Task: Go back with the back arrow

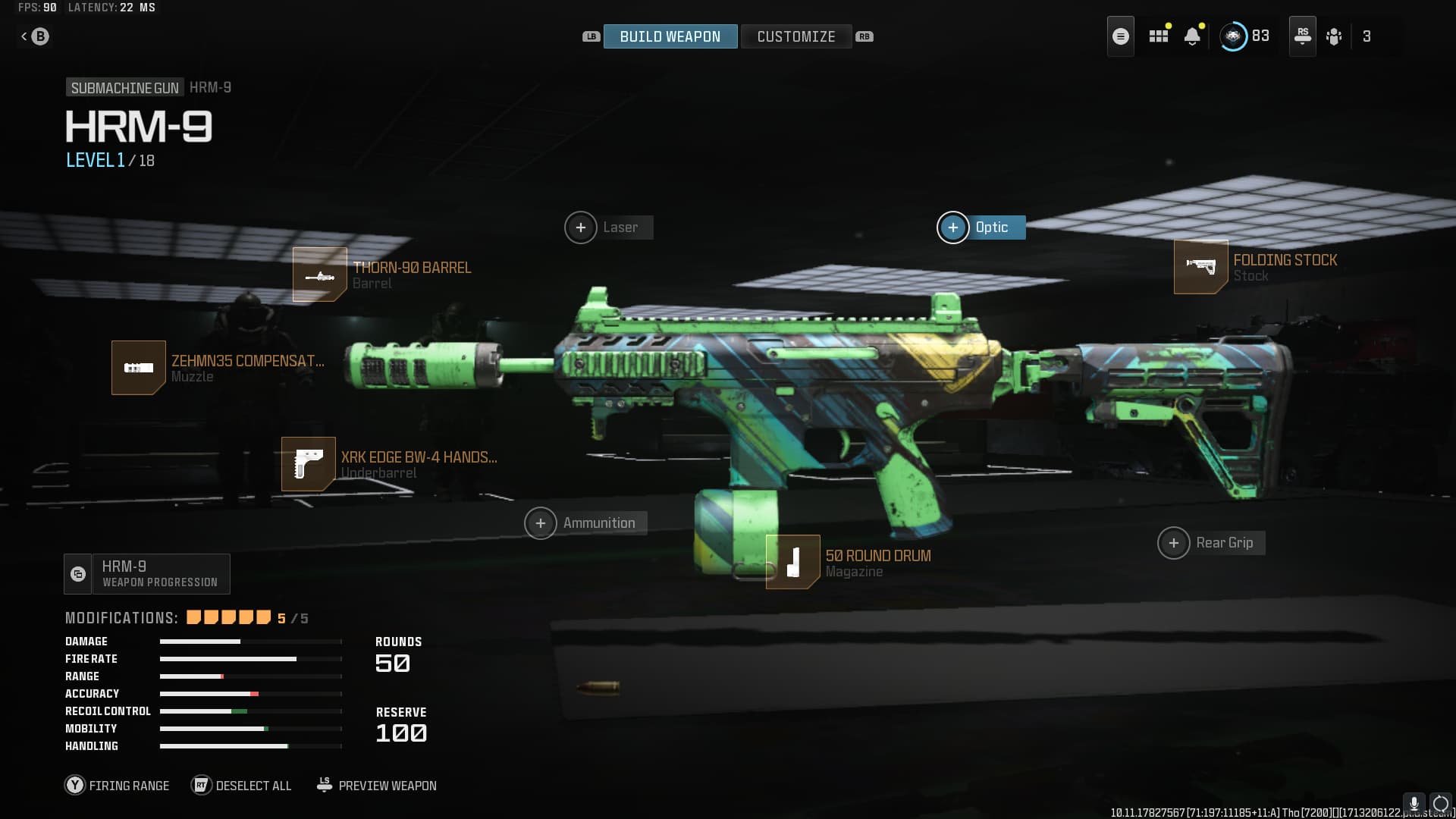Action: click(35, 36)
